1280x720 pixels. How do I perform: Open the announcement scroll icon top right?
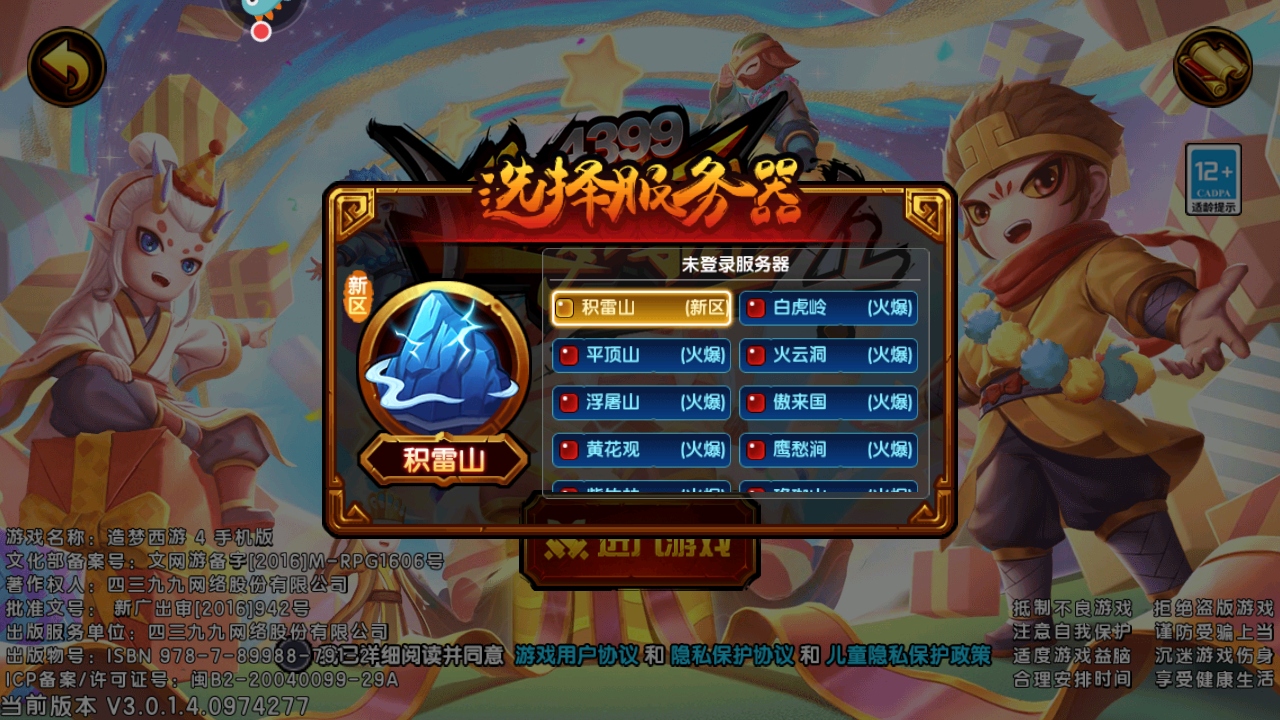pos(1214,64)
